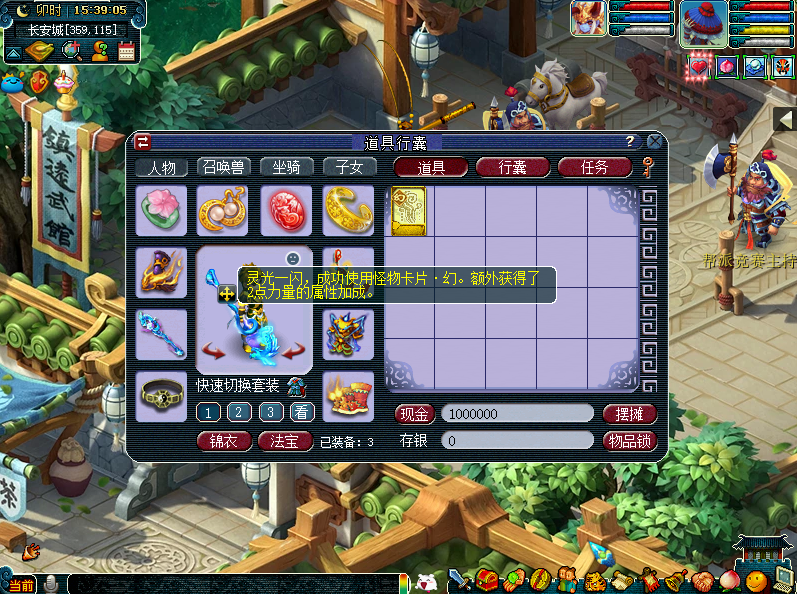This screenshot has height=594, width=797.
Task: Close the 道具行囊 inventory window
Action: pos(655,142)
